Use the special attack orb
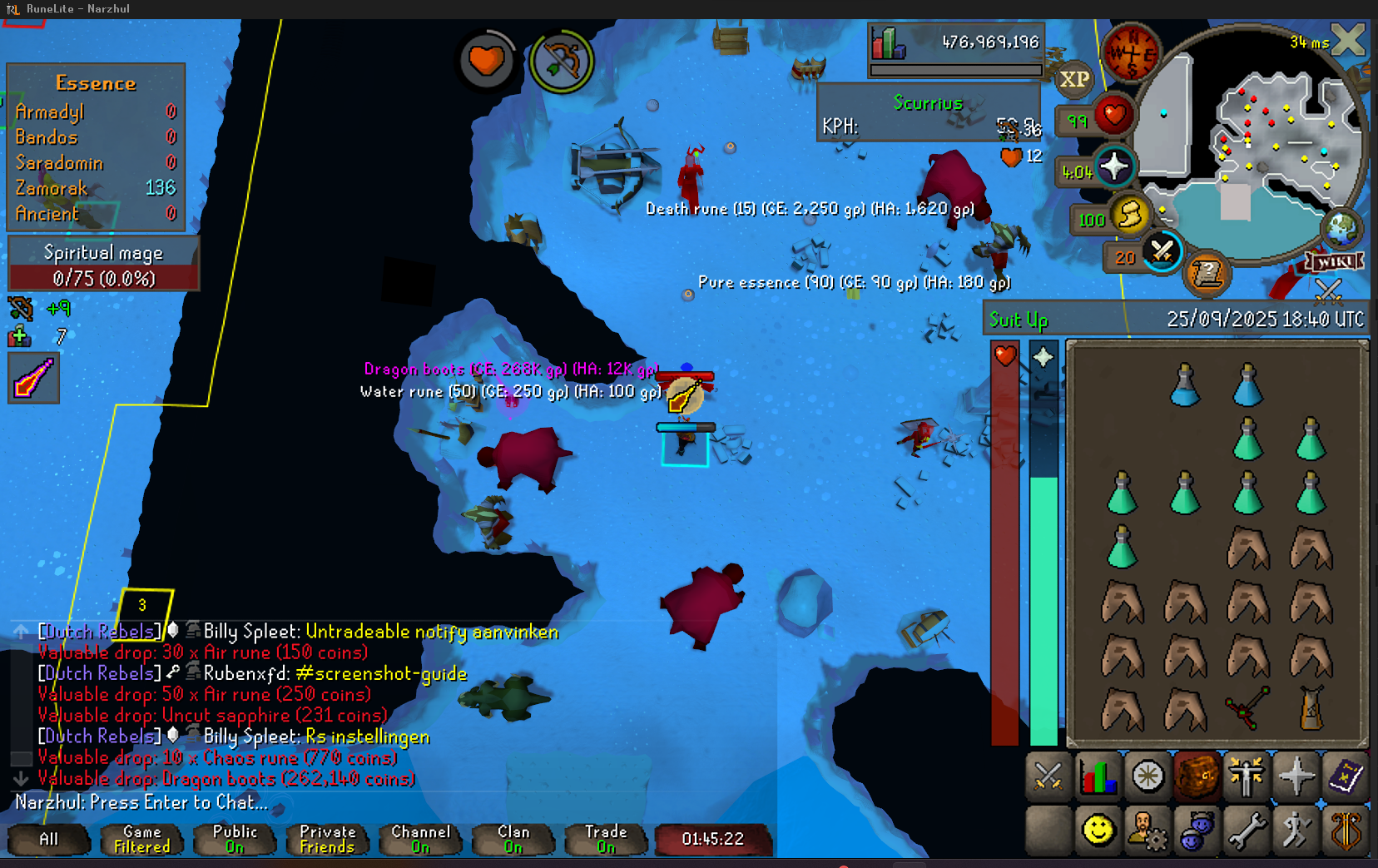 1162,250
